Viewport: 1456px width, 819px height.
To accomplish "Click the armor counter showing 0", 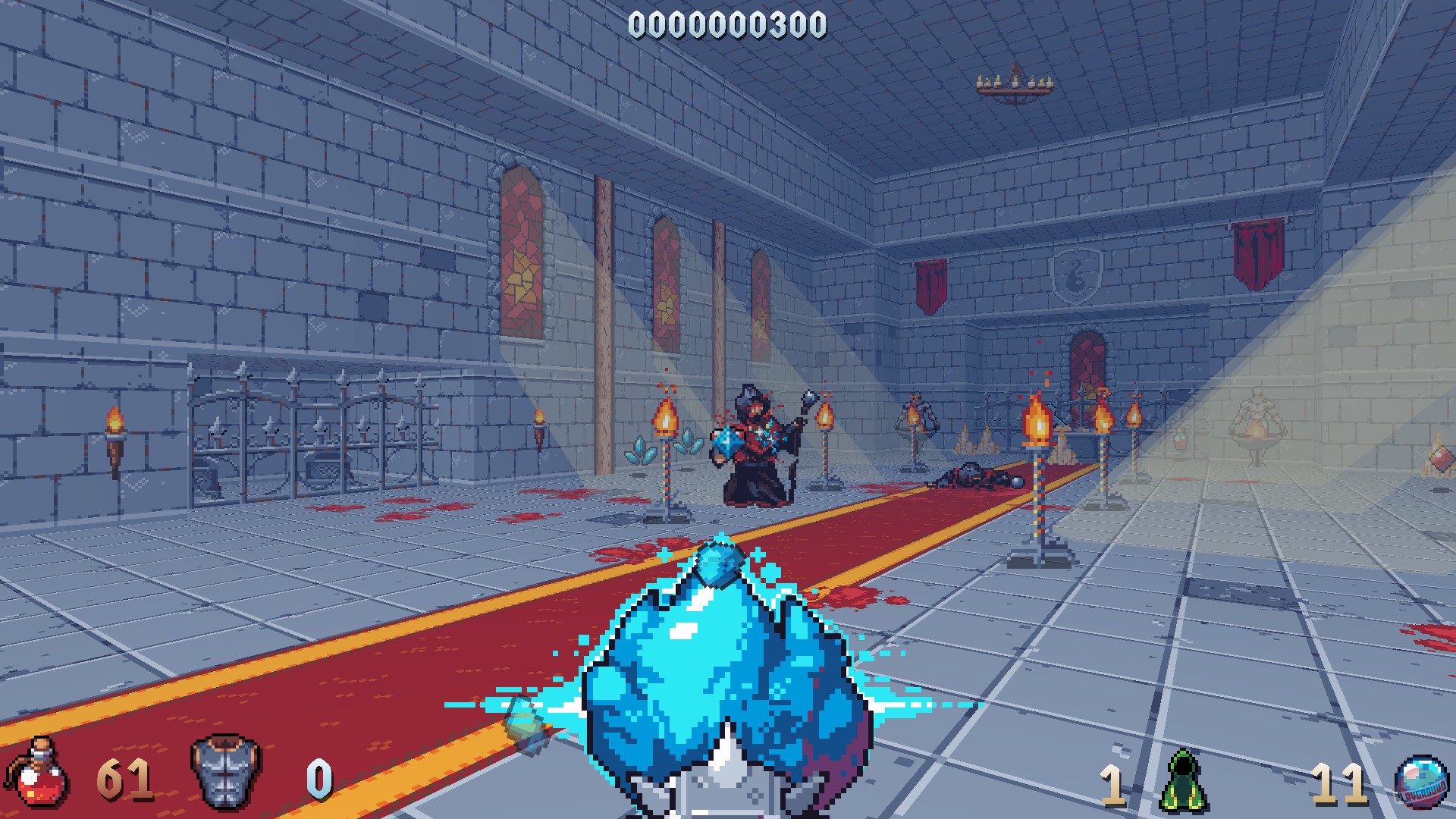I will (x=315, y=773).
